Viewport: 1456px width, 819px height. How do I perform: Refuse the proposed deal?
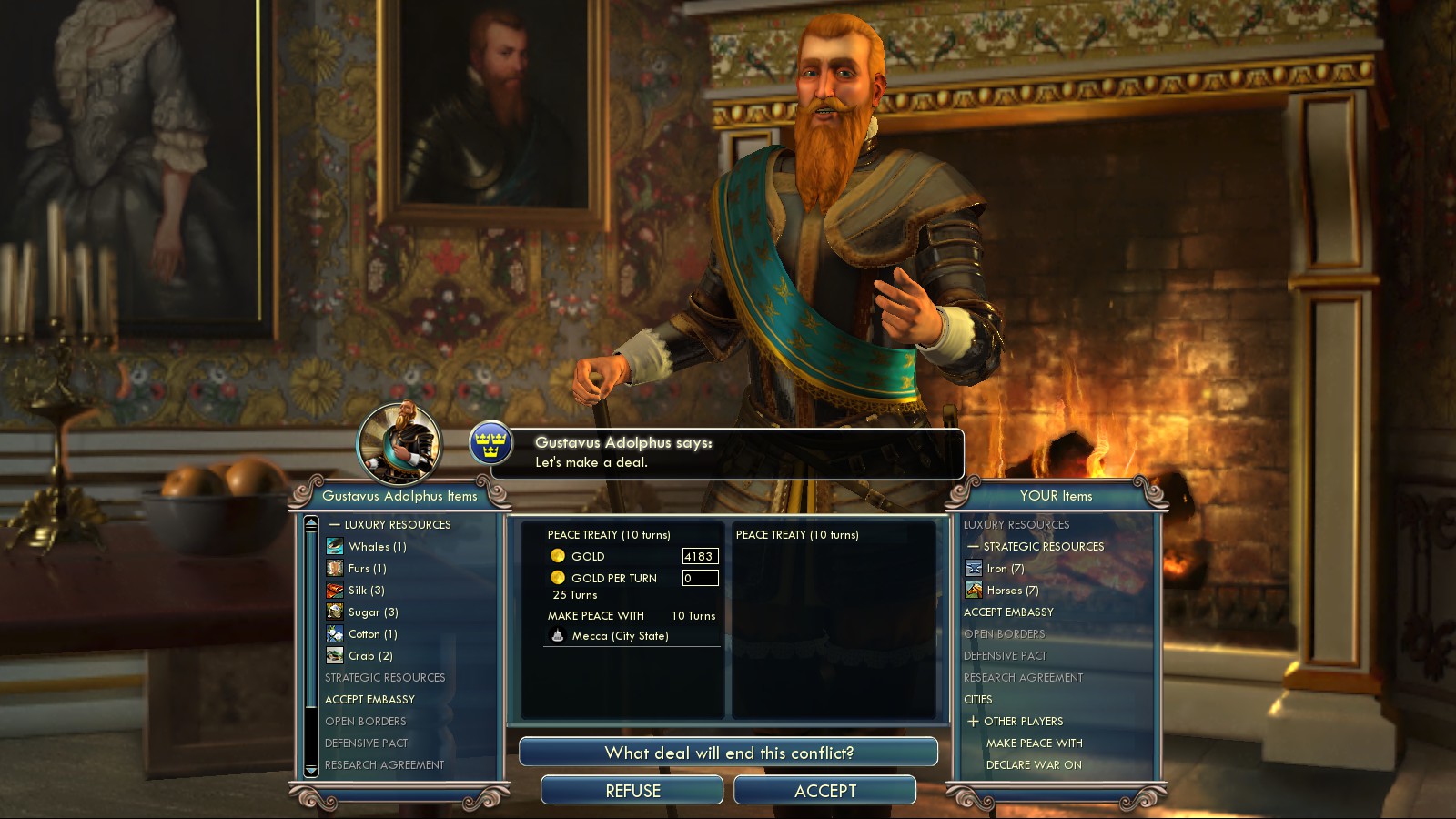[632, 791]
